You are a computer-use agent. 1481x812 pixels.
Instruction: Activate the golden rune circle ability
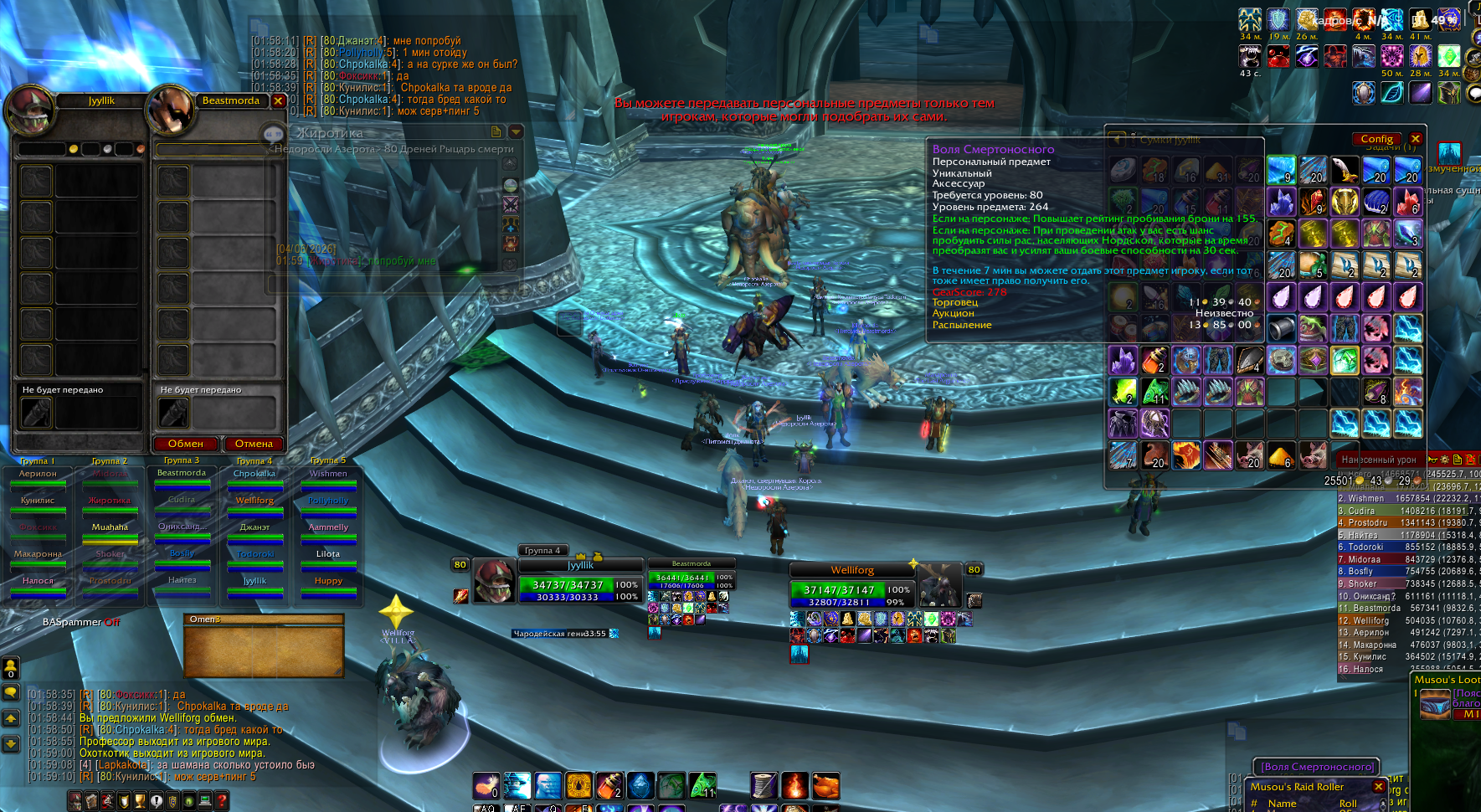click(579, 785)
